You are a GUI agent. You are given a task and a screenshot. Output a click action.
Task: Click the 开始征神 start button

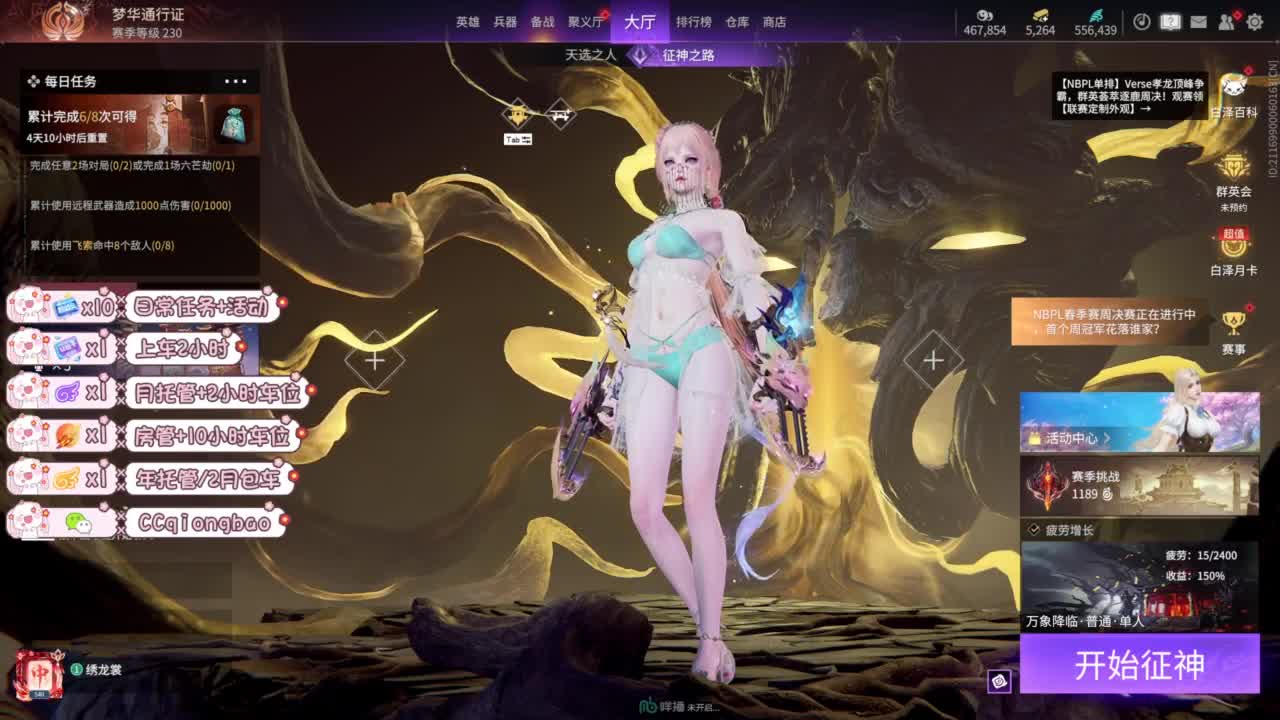1139,665
